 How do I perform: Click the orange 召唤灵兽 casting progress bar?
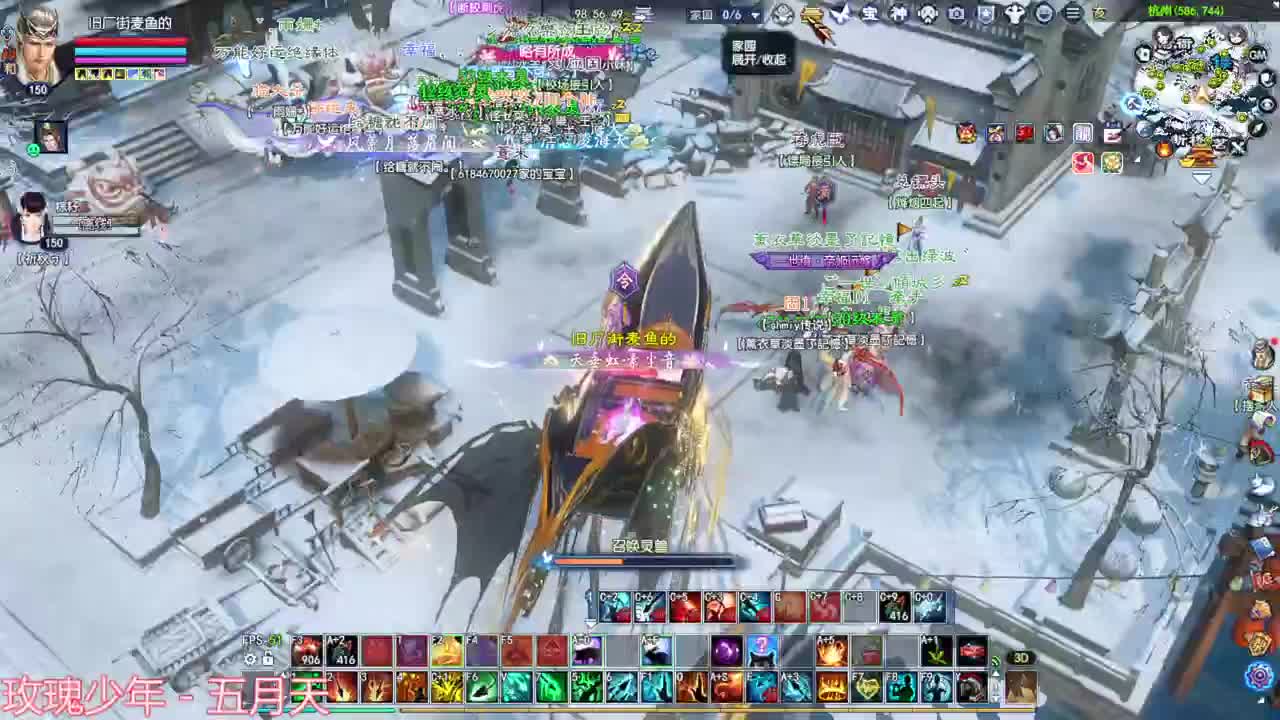click(x=640, y=561)
